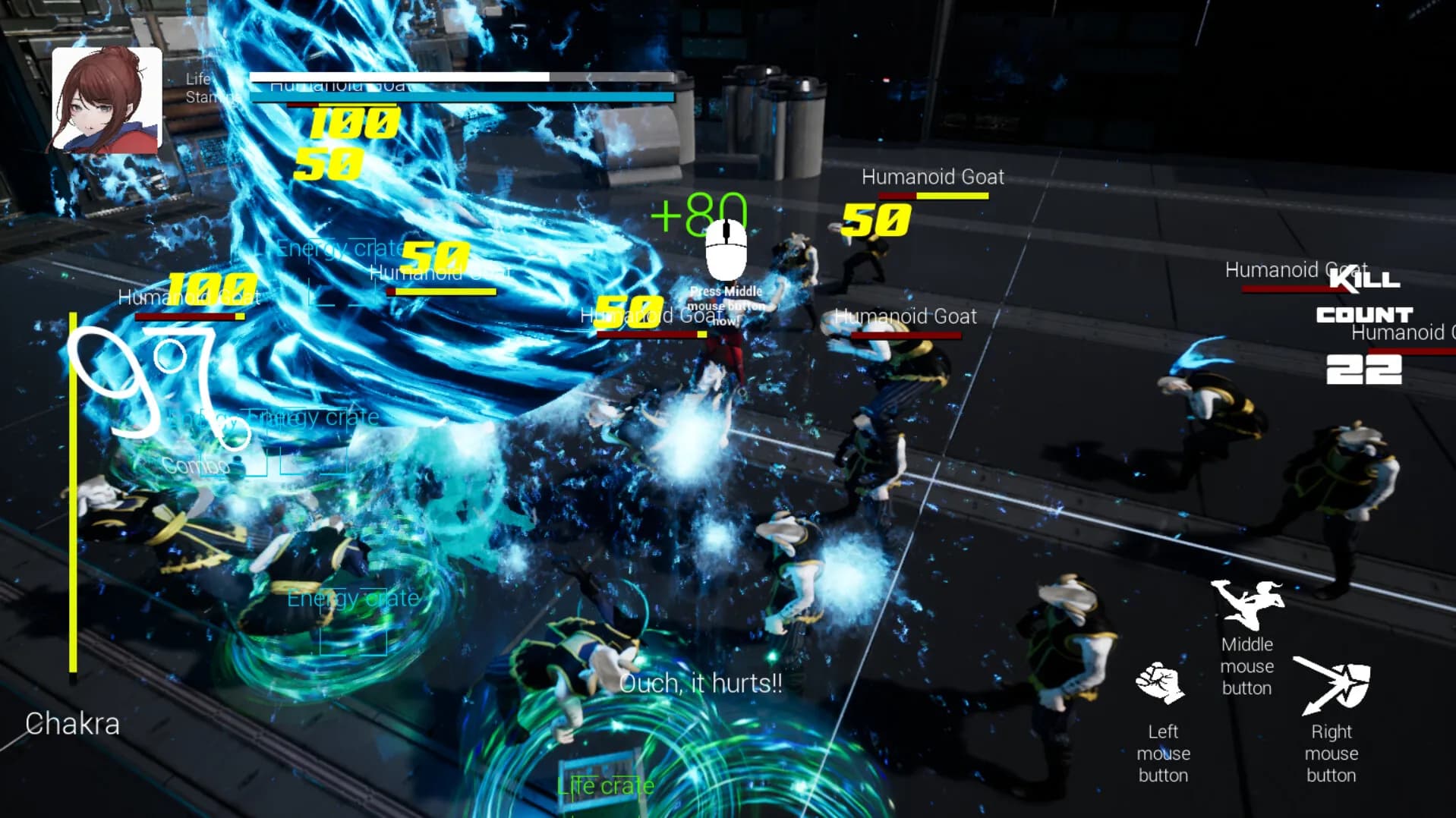The height and width of the screenshot is (818, 1456).
Task: Select the Middle mouse button kick skill icon
Action: pyautogui.click(x=1249, y=603)
